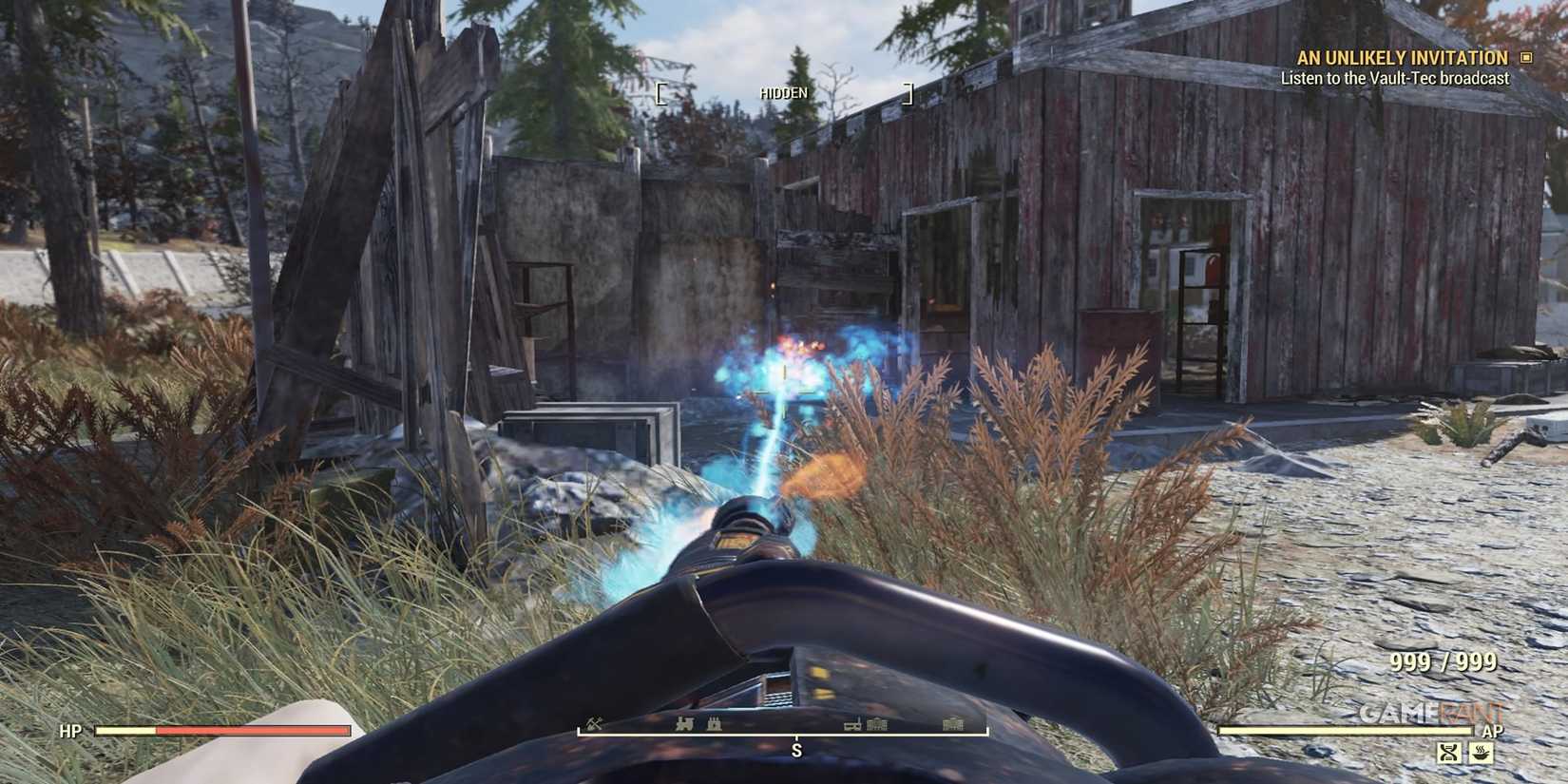This screenshot has width=1568, height=784.
Task: Toggle the sneak brackets around HIDDEN text
Action: [x=660, y=92]
